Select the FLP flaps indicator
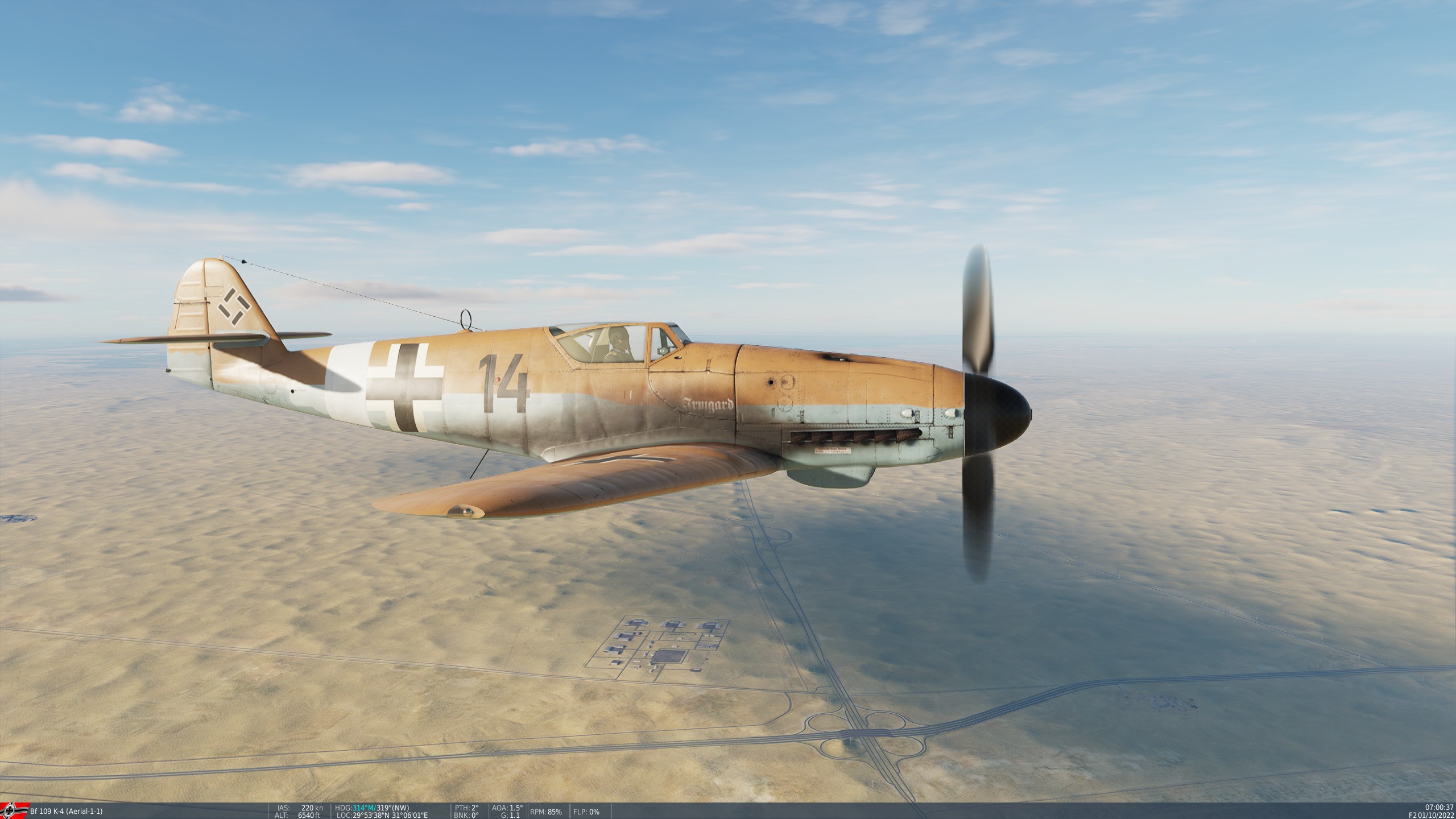 click(586, 812)
